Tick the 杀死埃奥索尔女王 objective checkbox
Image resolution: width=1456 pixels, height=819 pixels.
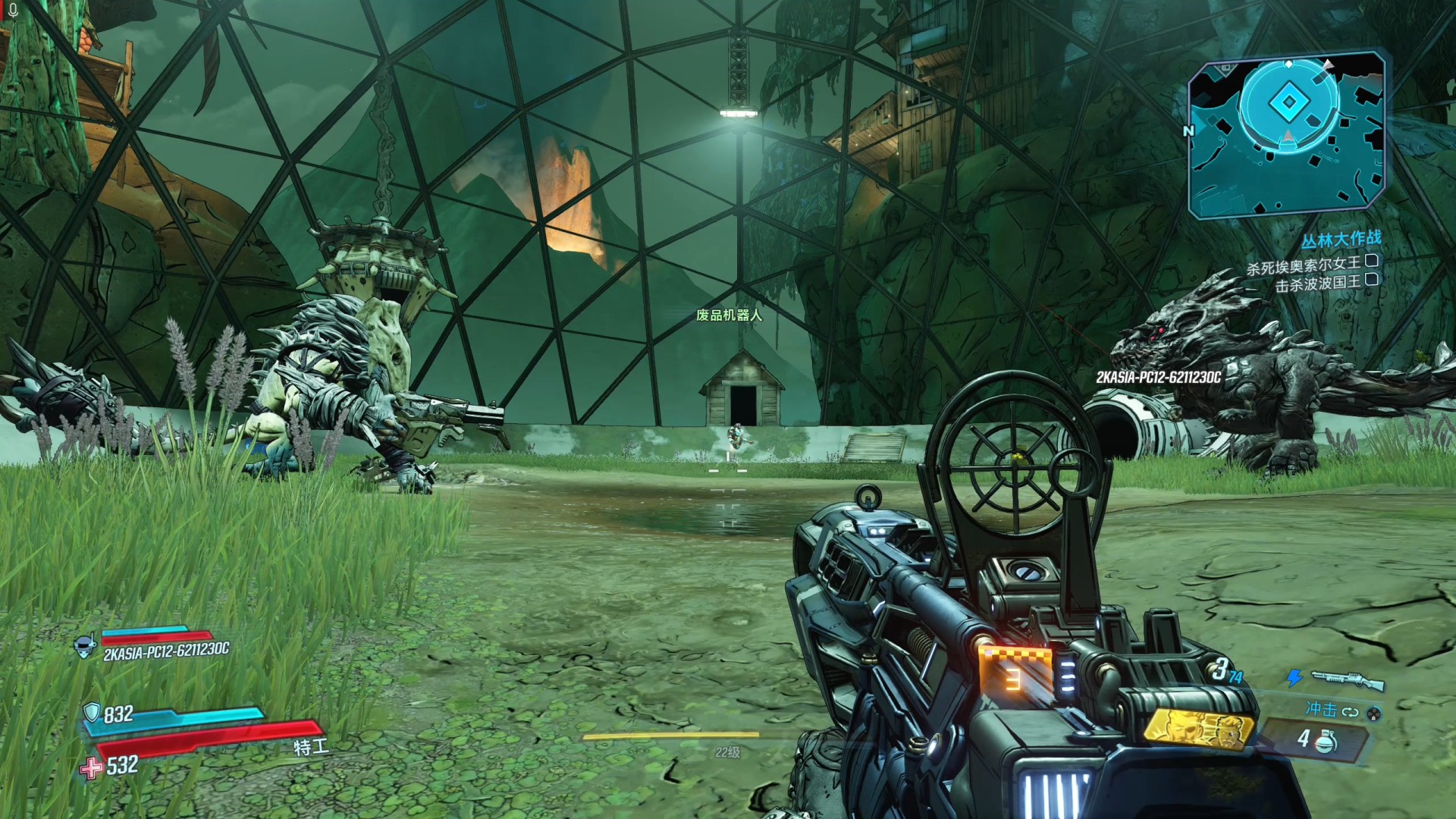pos(1371,262)
